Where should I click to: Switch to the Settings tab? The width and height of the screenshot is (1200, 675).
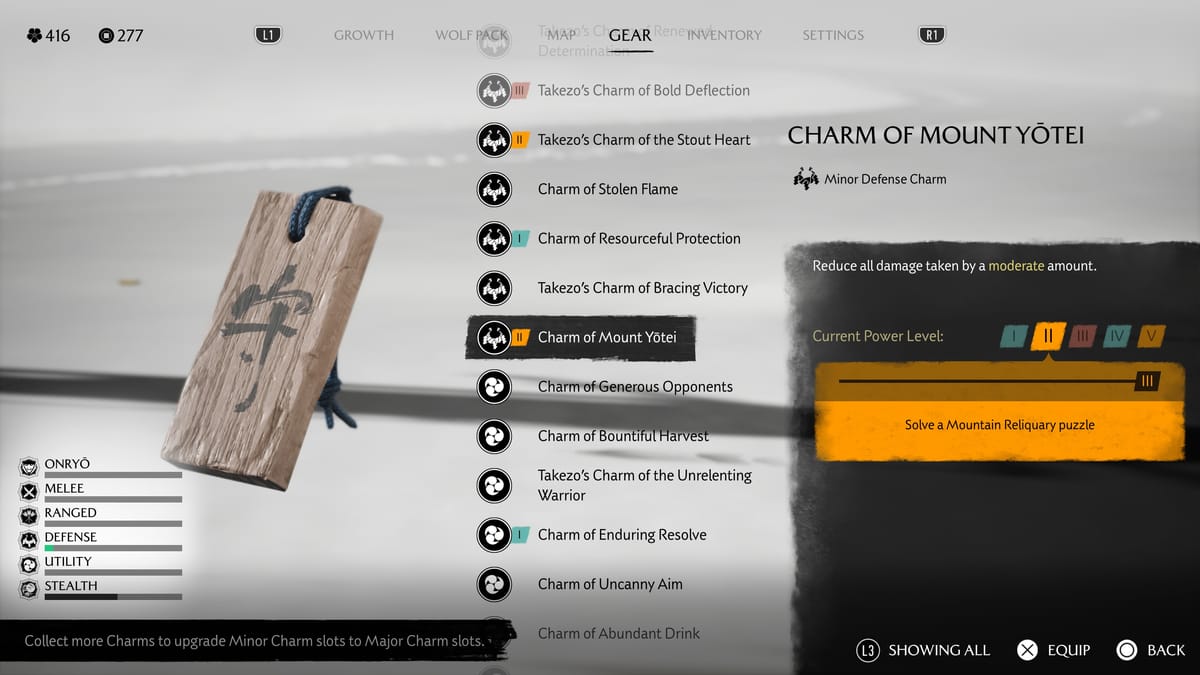(x=832, y=35)
